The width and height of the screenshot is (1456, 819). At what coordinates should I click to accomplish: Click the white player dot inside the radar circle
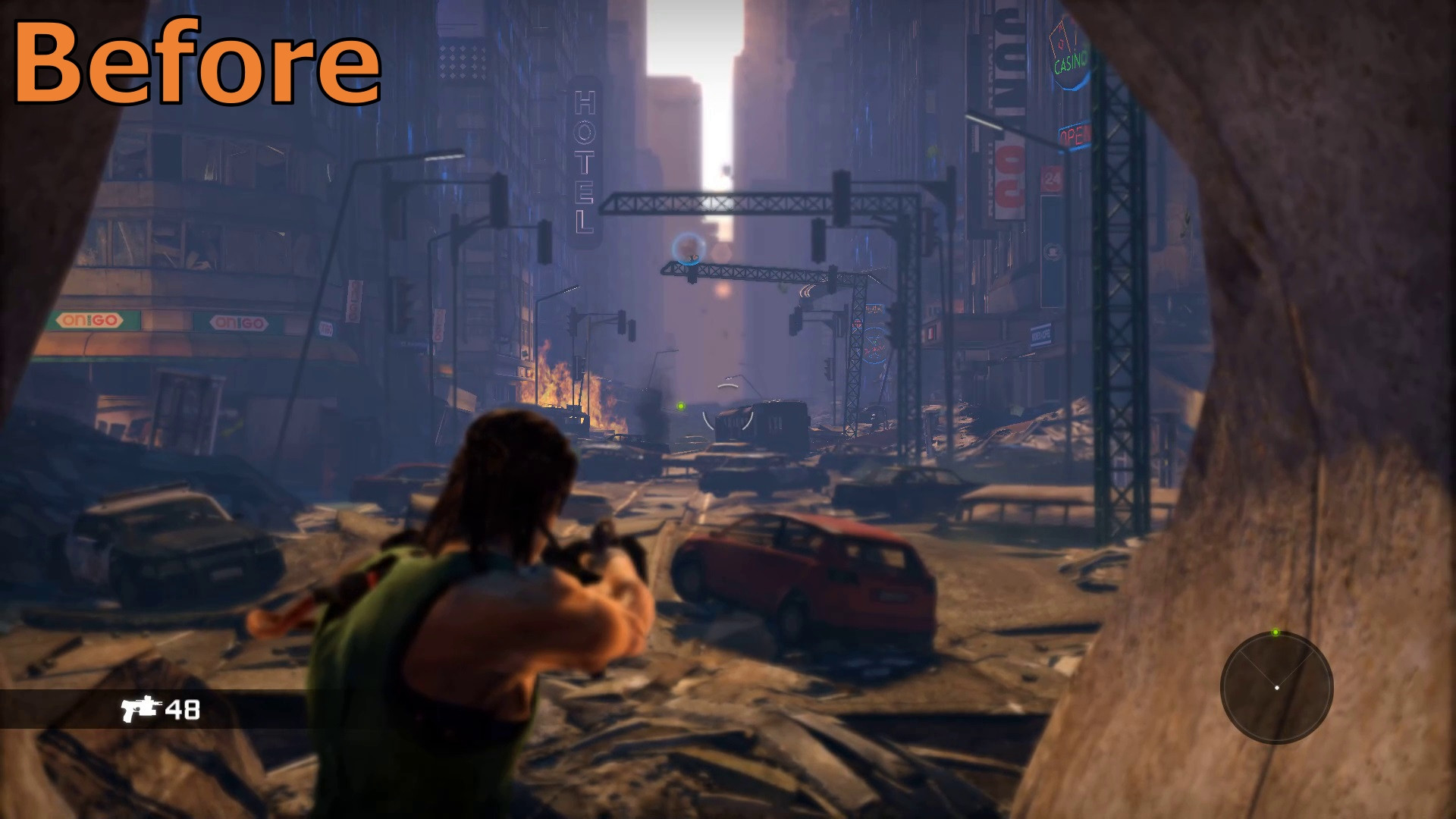click(x=1277, y=687)
